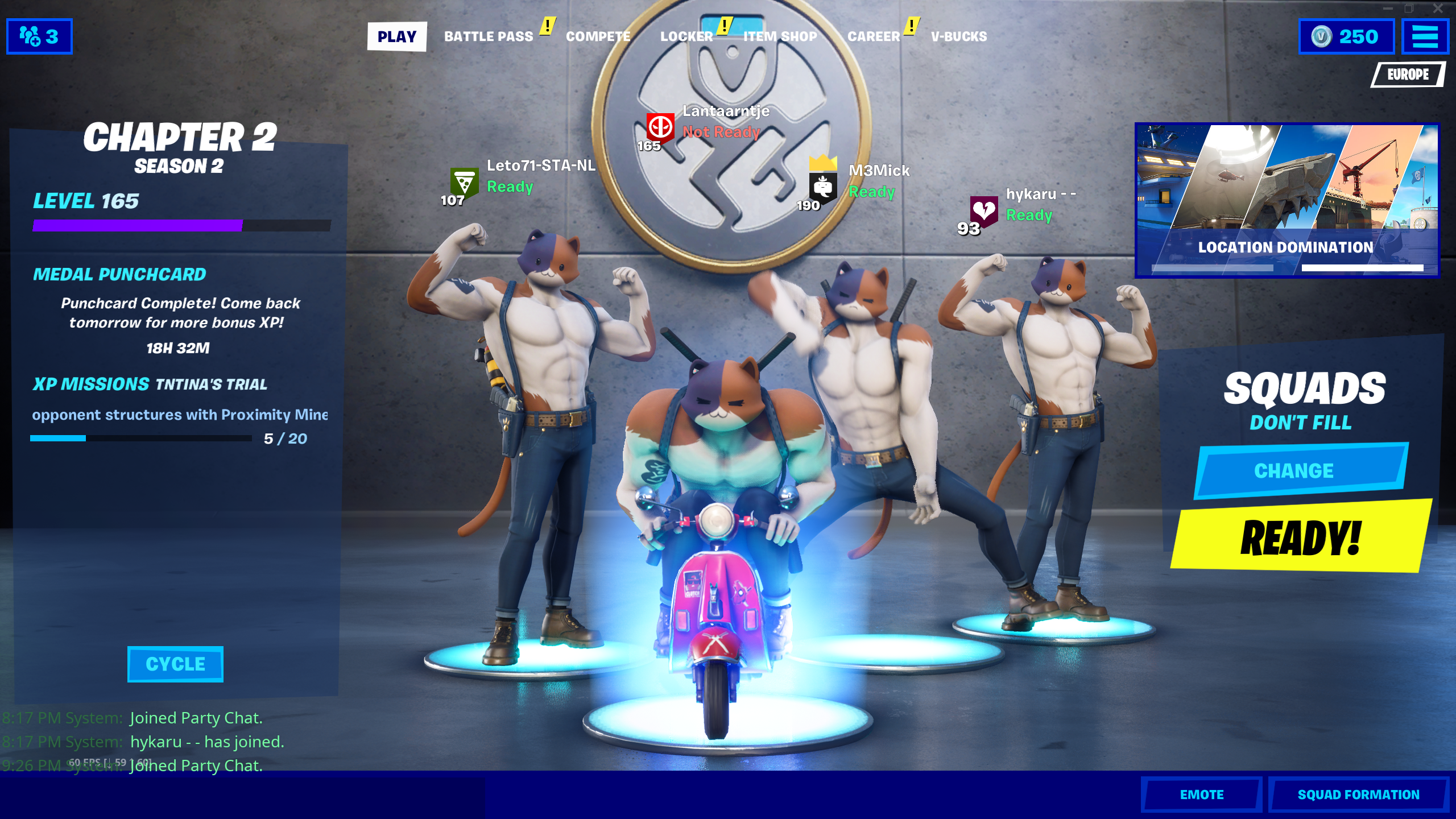Open the Locker tab

(x=686, y=37)
